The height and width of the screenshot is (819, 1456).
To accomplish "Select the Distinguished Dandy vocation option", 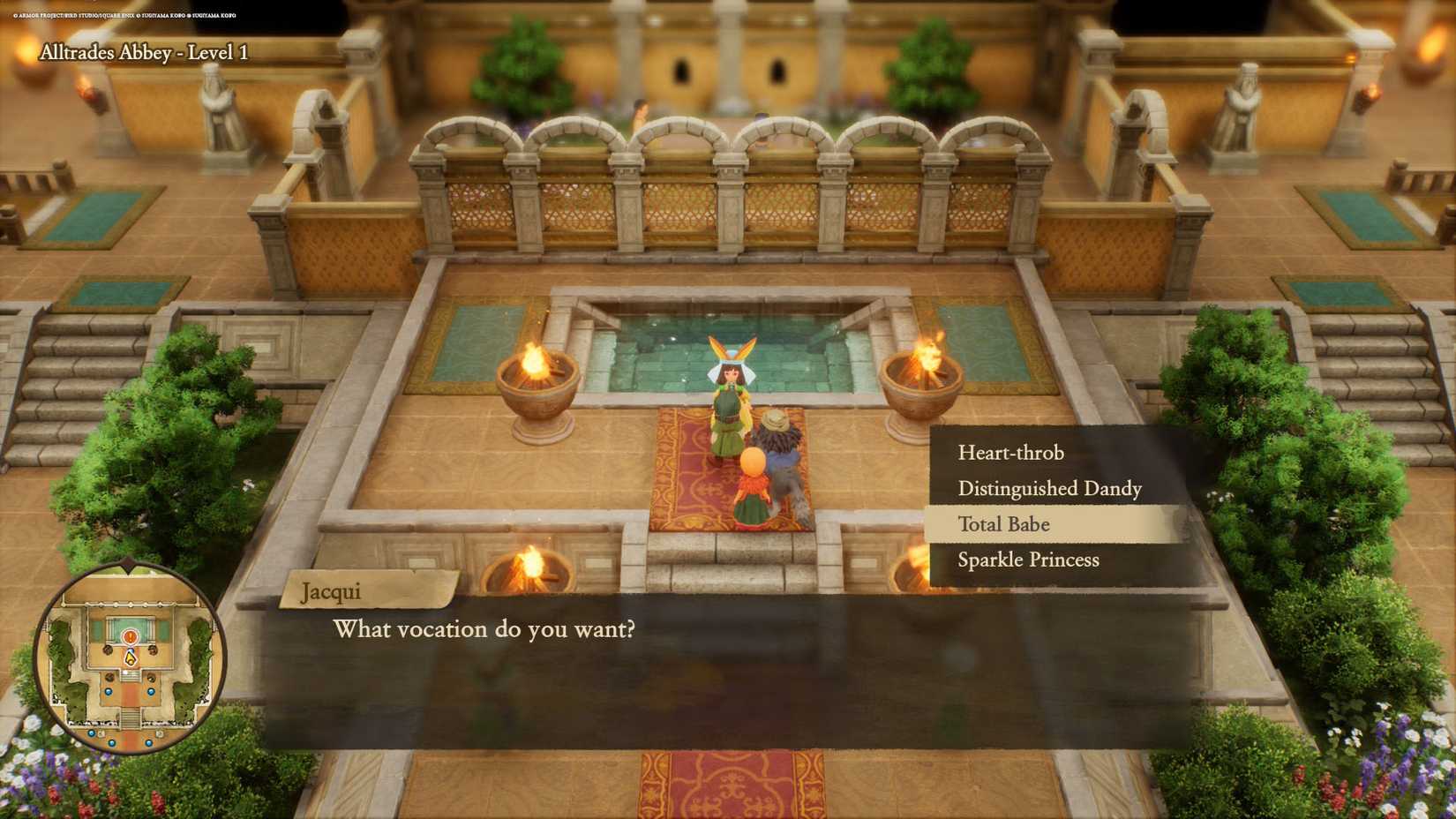I will pos(1052,488).
